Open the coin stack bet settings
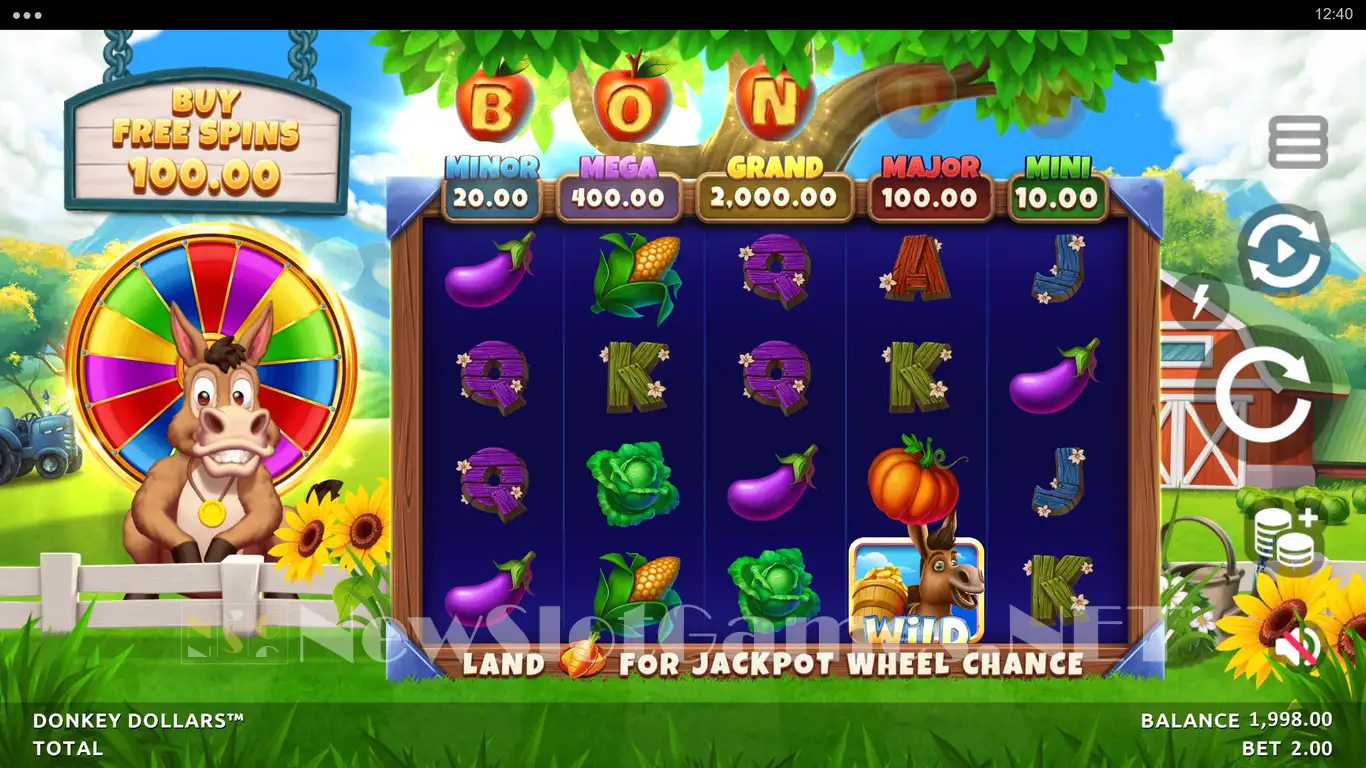This screenshot has width=1366, height=768. [x=1289, y=540]
